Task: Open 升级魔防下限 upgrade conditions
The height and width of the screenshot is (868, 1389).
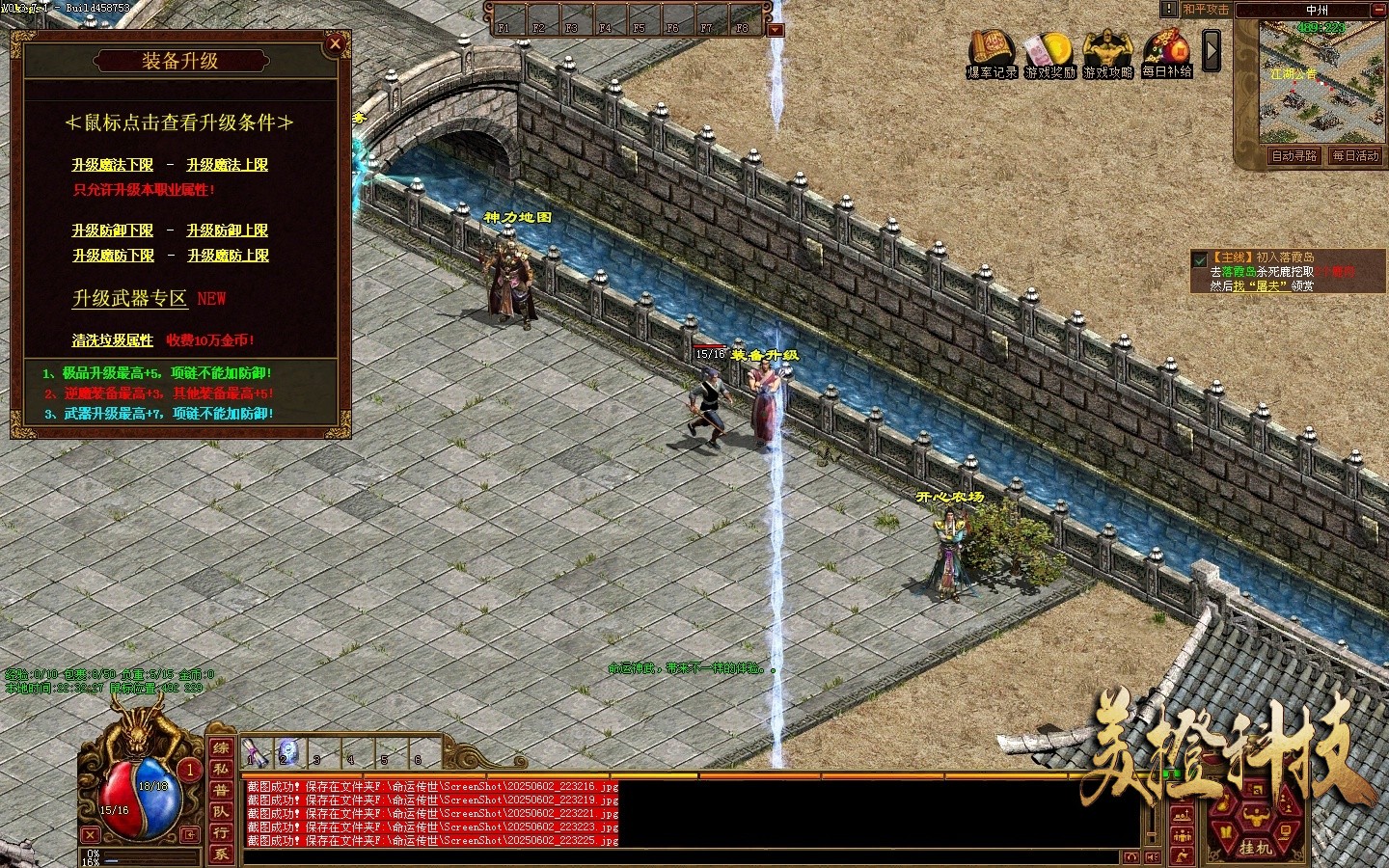Action: click(113, 256)
